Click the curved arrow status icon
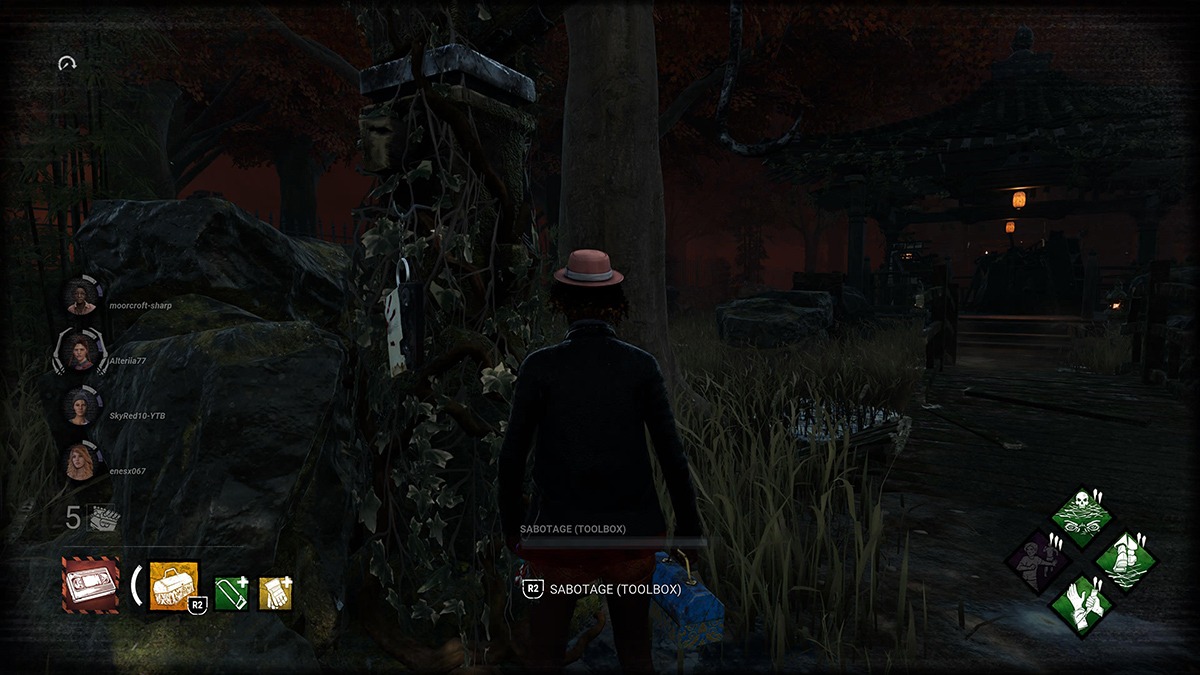The image size is (1200, 675). click(x=68, y=64)
